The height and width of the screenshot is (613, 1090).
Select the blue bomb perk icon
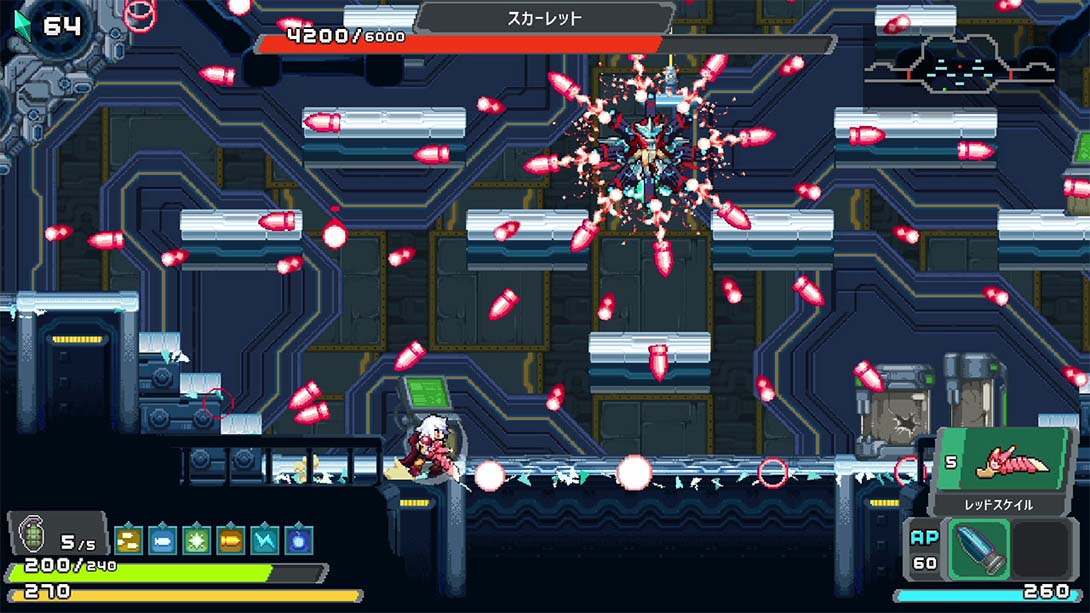click(x=298, y=540)
